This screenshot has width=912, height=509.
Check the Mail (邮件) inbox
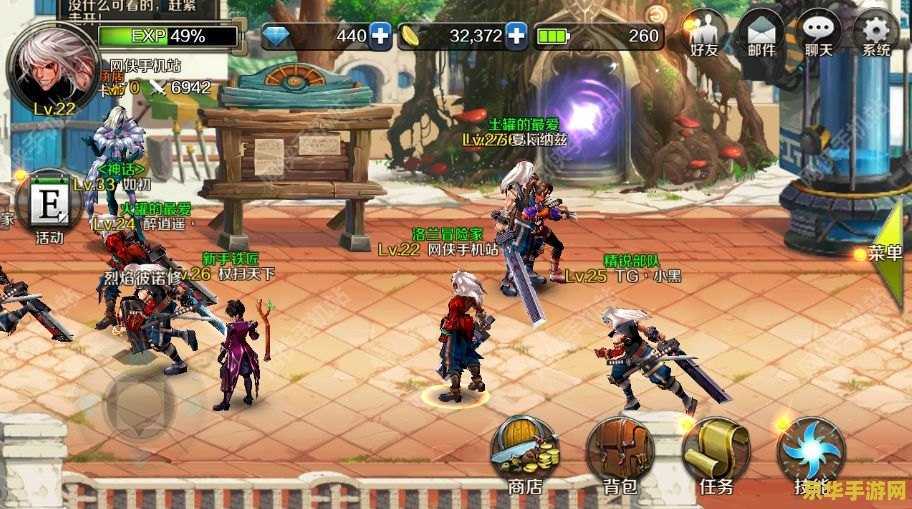coord(763,34)
